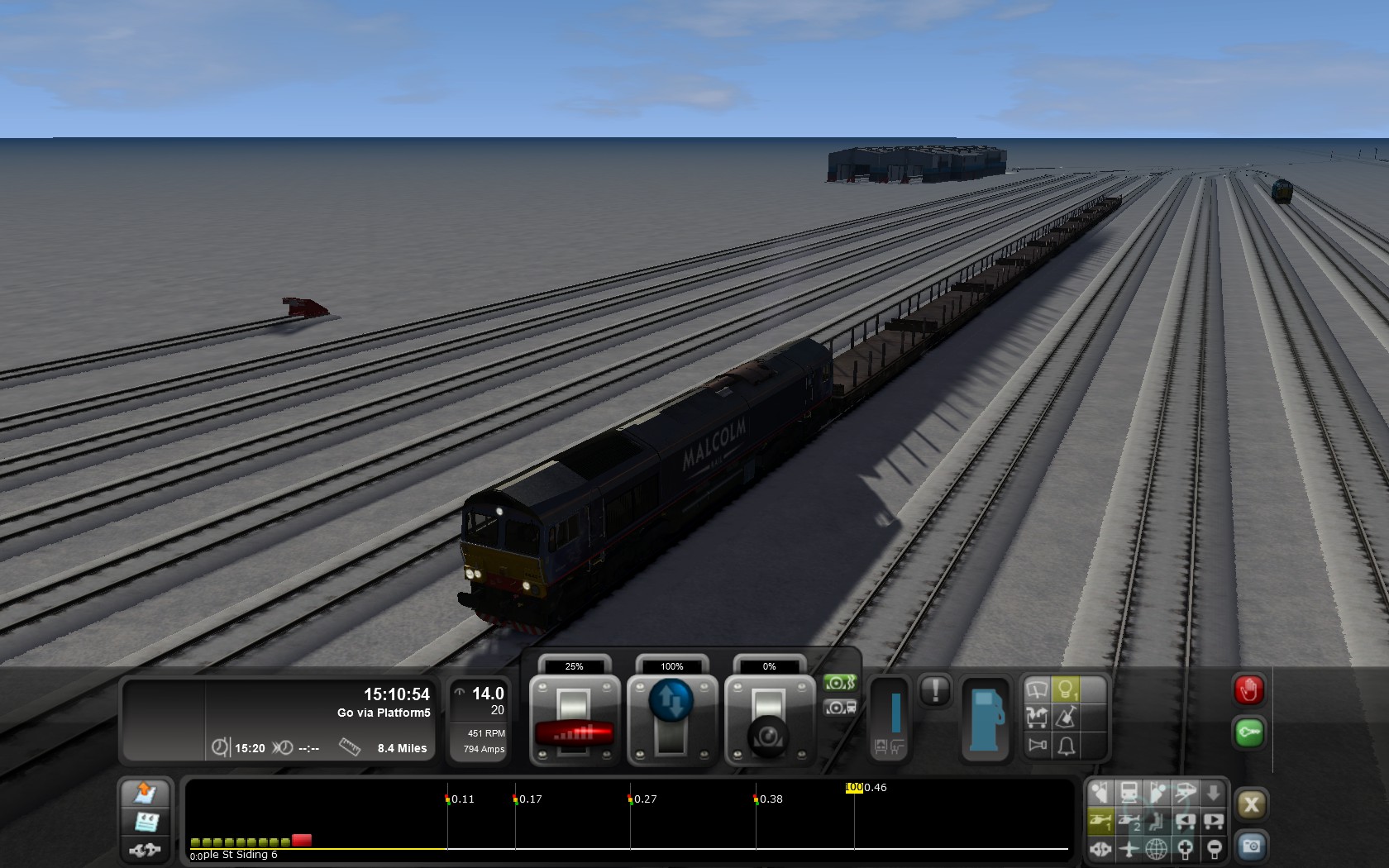Activate the sander shovel icon

pos(1067,718)
